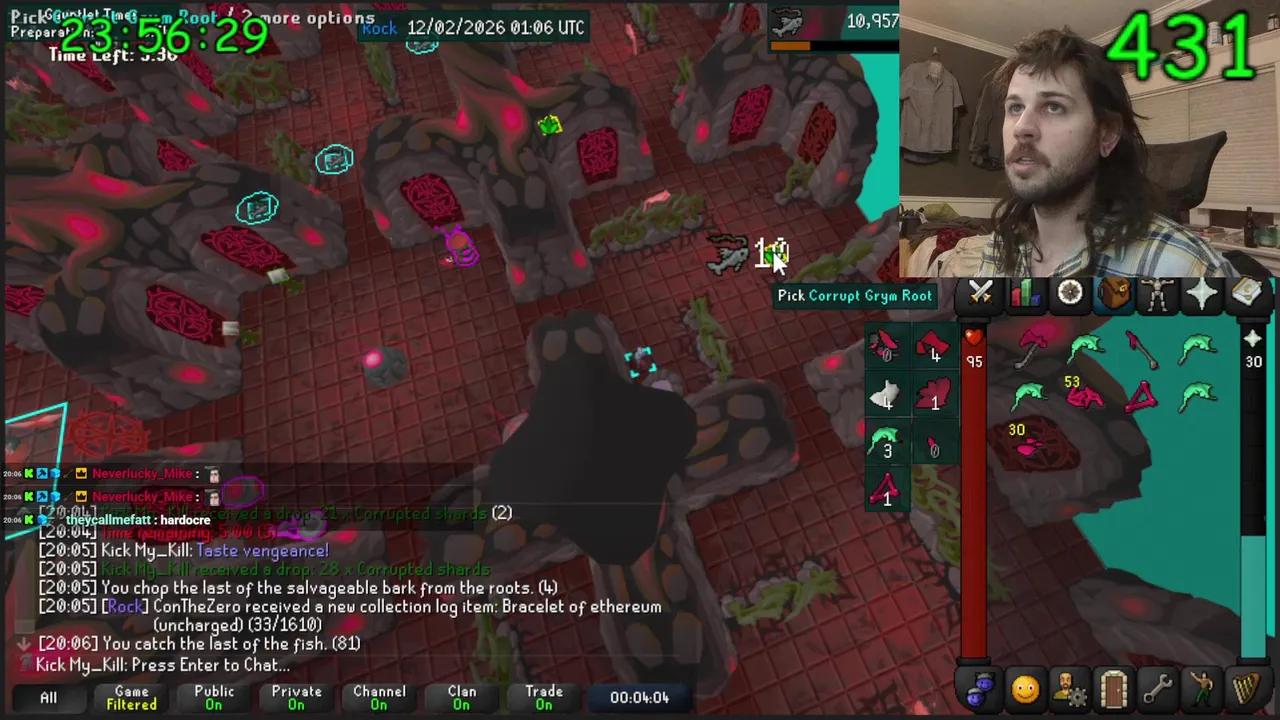This screenshot has width=1280, height=720.
Task: Open the wrench Settings tab
Action: click(x=1158, y=689)
